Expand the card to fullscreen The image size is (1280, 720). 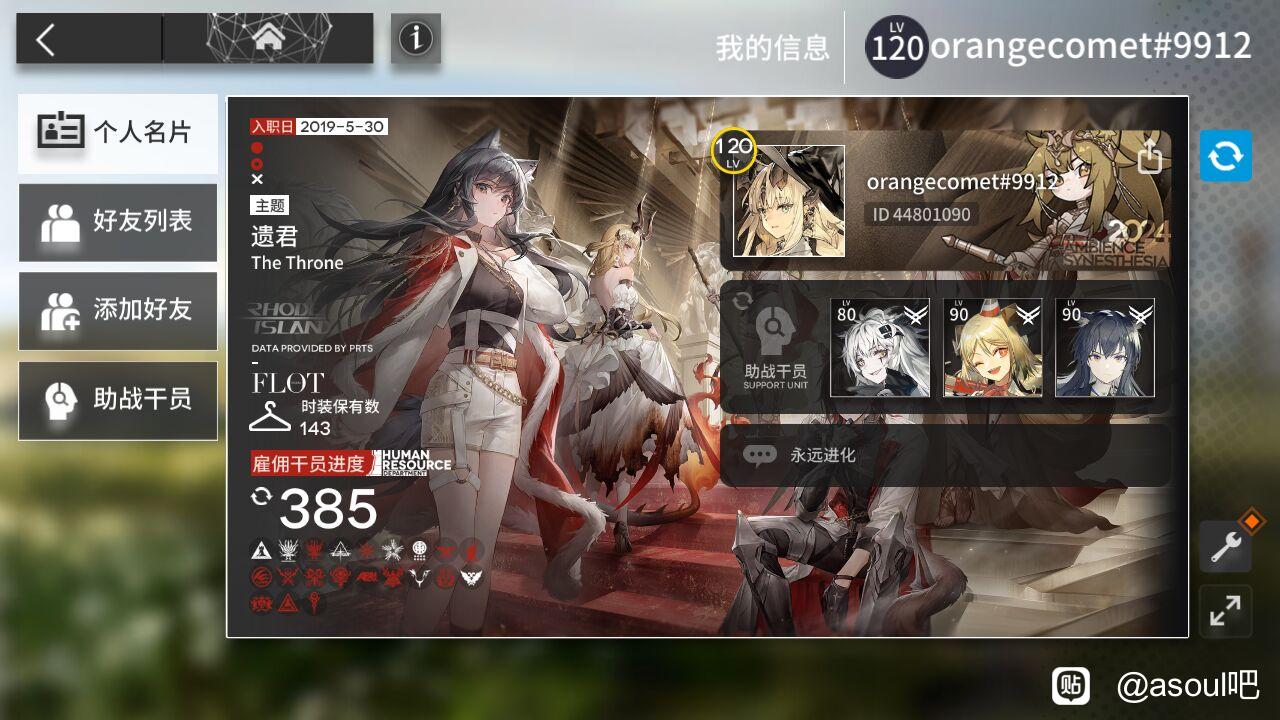pyautogui.click(x=1226, y=610)
